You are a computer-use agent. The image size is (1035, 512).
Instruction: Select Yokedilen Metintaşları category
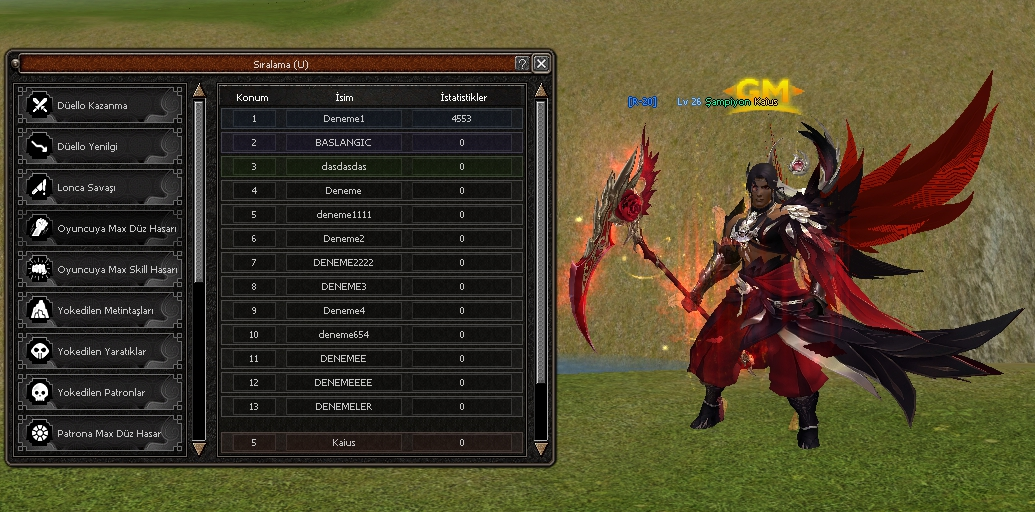pos(102,310)
